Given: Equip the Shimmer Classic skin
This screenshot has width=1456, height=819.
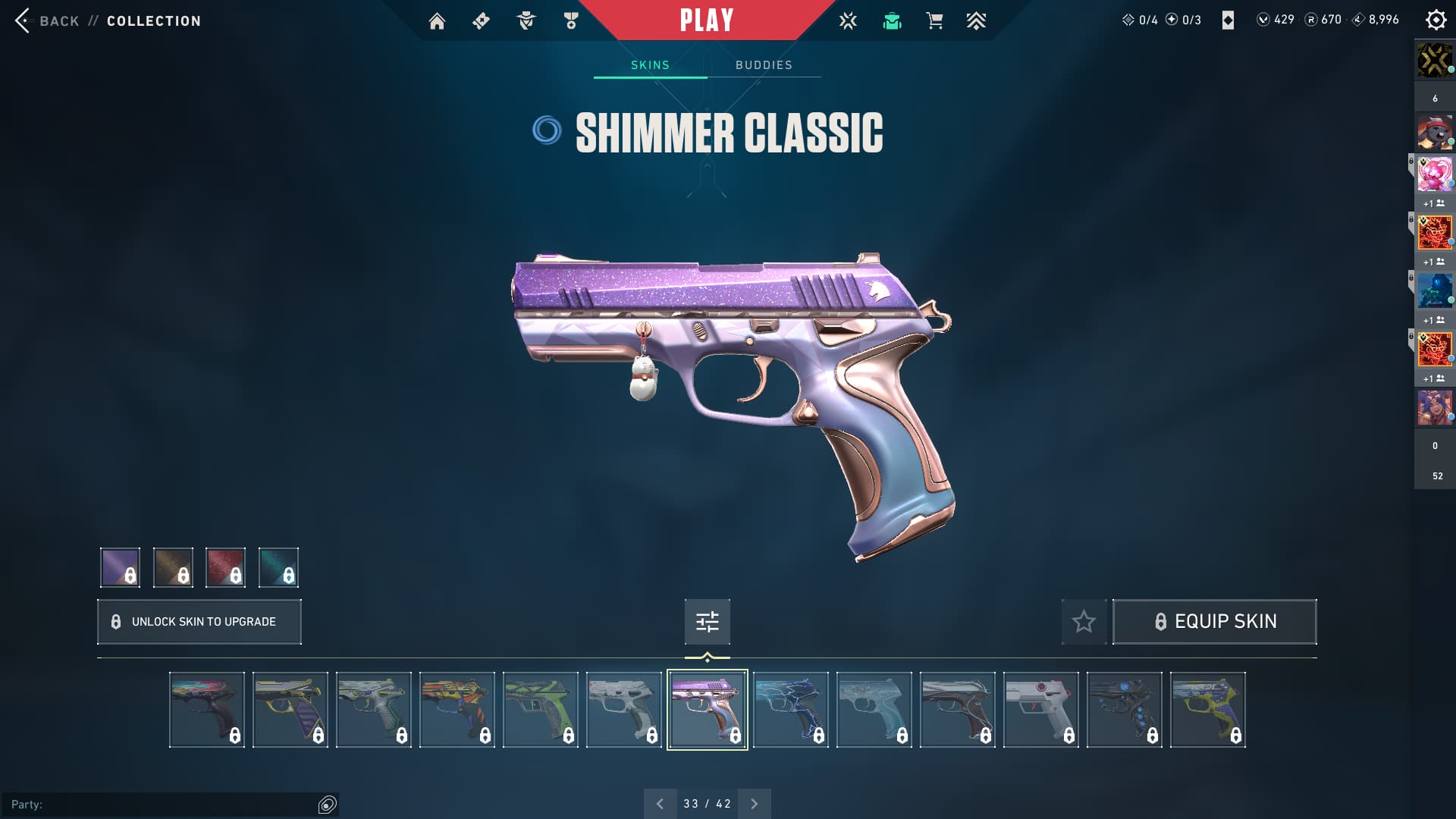Looking at the screenshot, I should (1214, 622).
